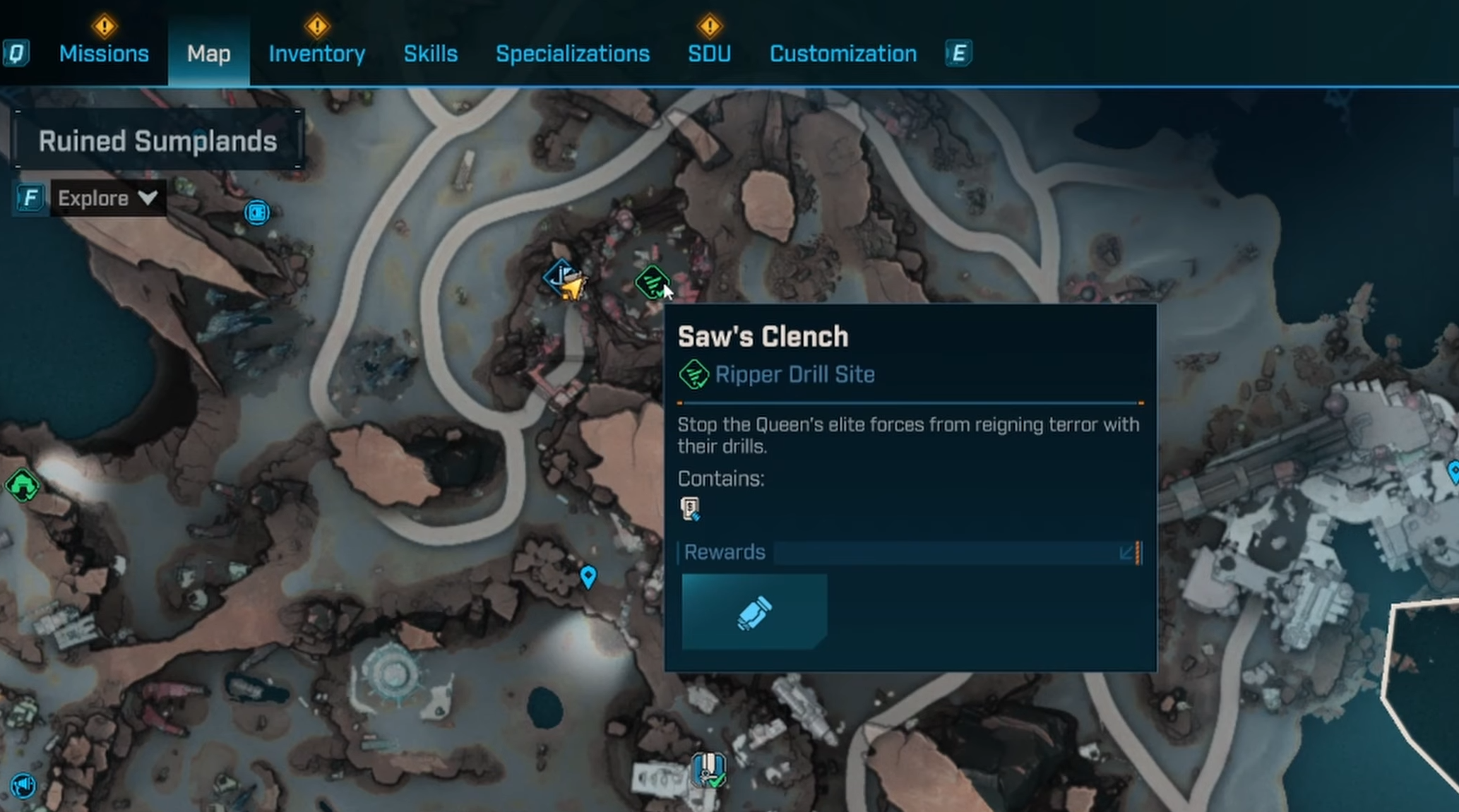Open the Inventory tab
Screen dimensions: 1459x812
pyautogui.click(x=316, y=54)
